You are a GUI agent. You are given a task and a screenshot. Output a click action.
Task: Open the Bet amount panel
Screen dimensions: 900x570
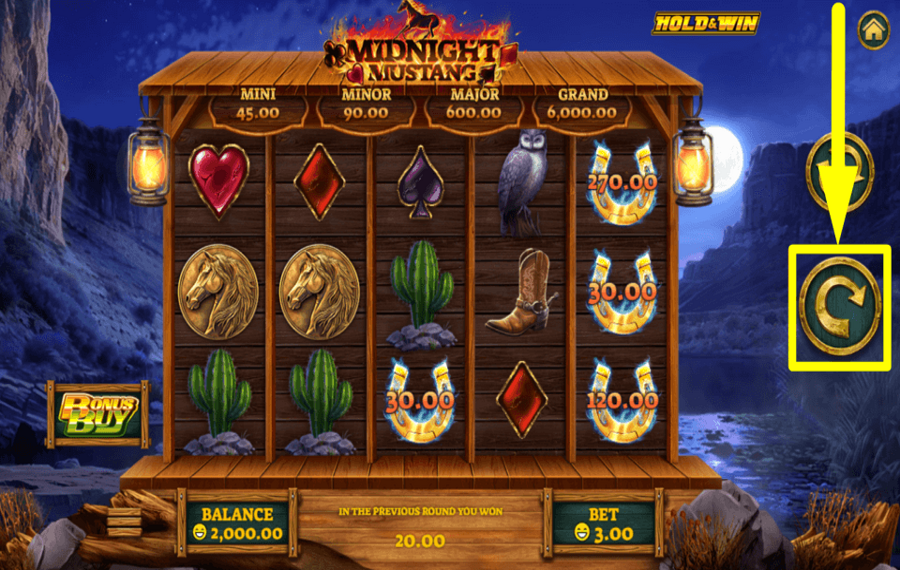click(x=604, y=523)
